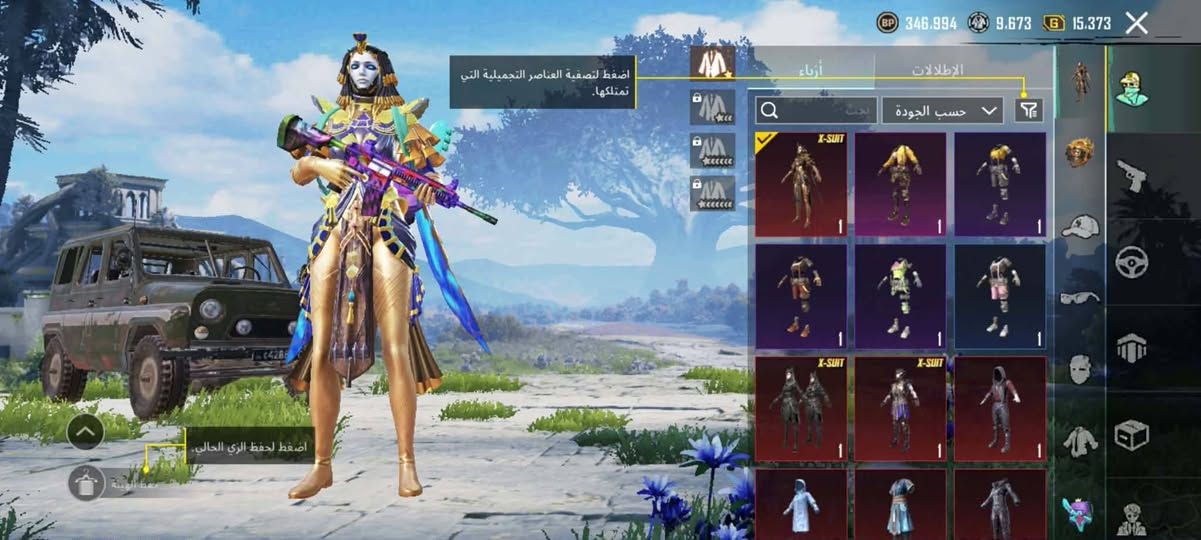This screenshot has height=540, width=1201.
Task: Select the white hooded robe outfit
Action: 800,504
